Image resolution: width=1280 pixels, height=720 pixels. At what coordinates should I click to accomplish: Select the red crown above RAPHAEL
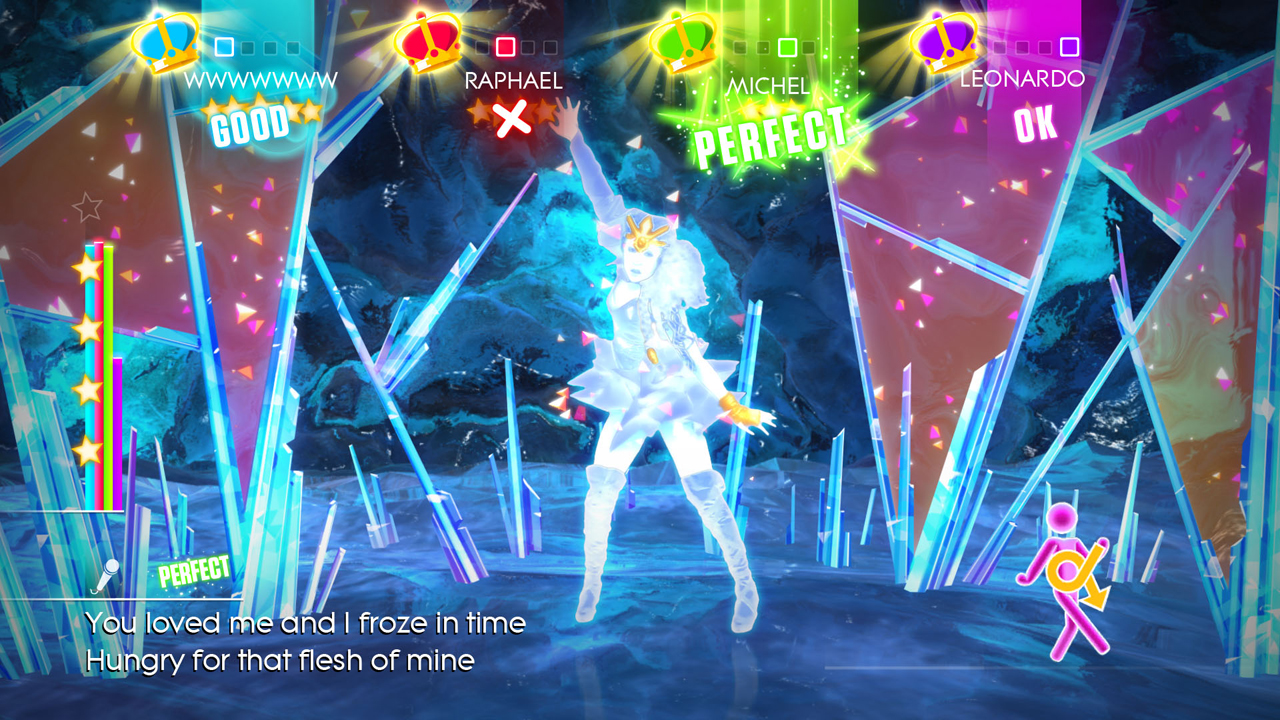point(428,40)
